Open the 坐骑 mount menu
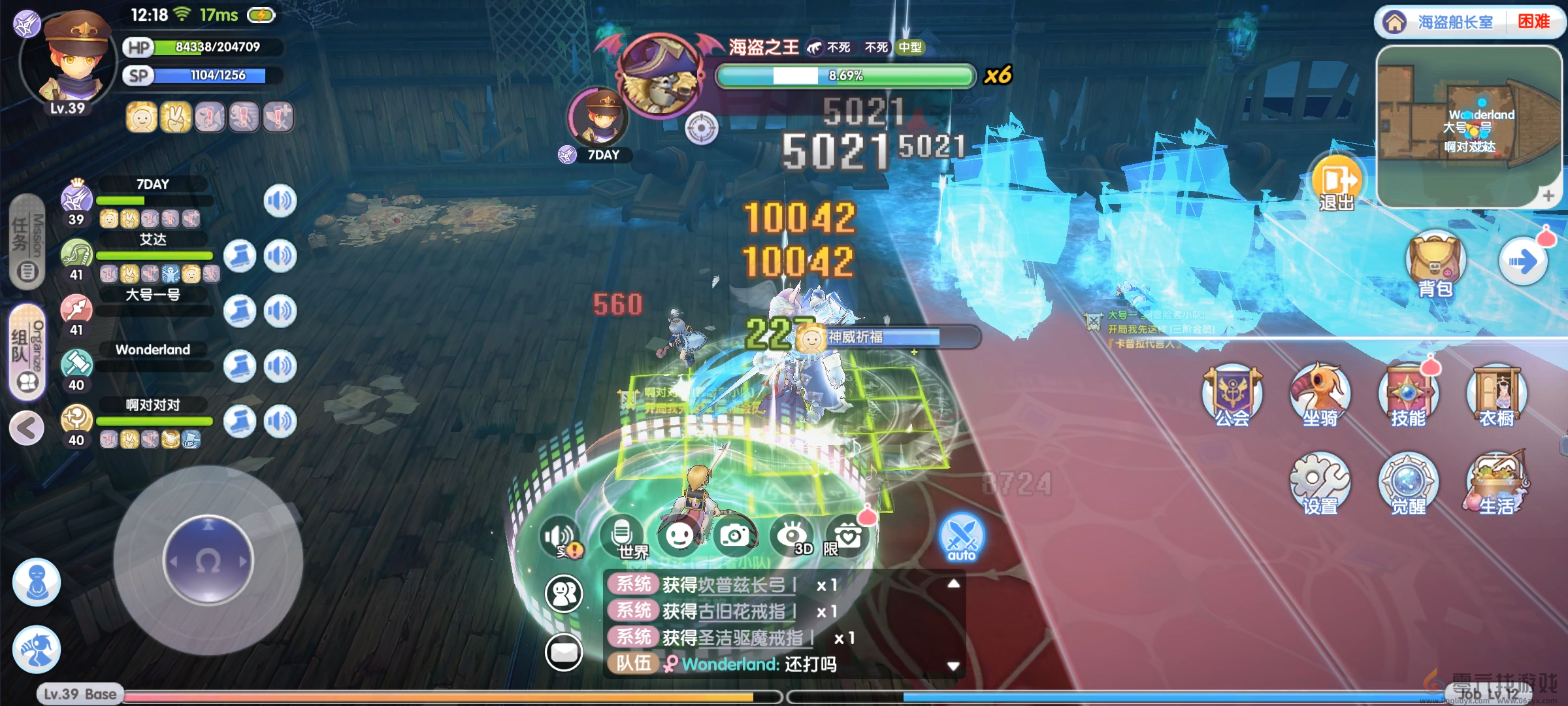 pos(1320,395)
